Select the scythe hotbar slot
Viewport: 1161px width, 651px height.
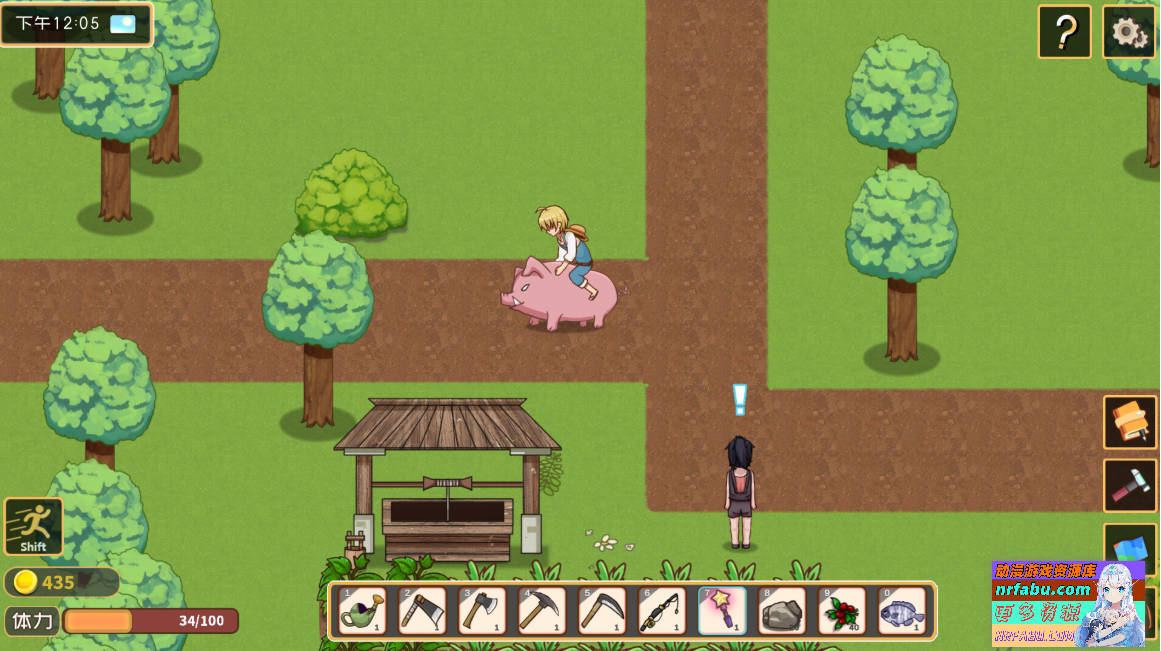point(602,611)
